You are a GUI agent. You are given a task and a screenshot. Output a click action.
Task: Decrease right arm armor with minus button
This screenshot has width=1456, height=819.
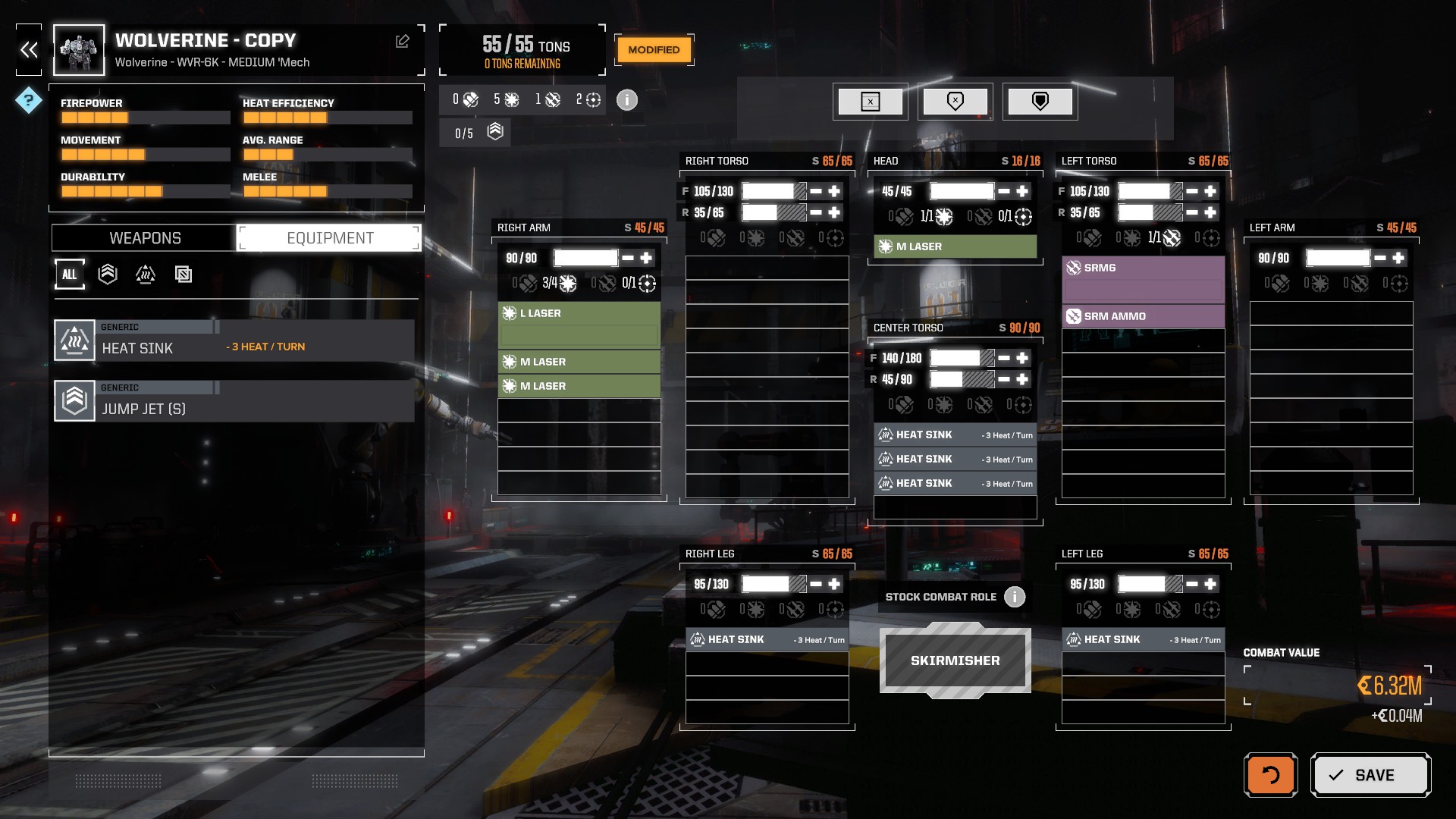(x=628, y=258)
